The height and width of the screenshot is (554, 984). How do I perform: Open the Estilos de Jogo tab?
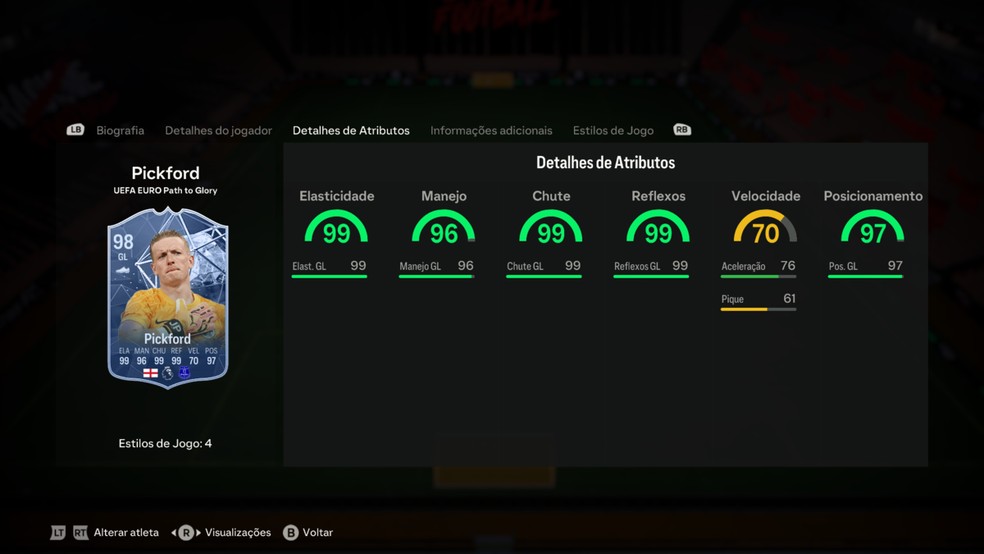[x=613, y=131]
